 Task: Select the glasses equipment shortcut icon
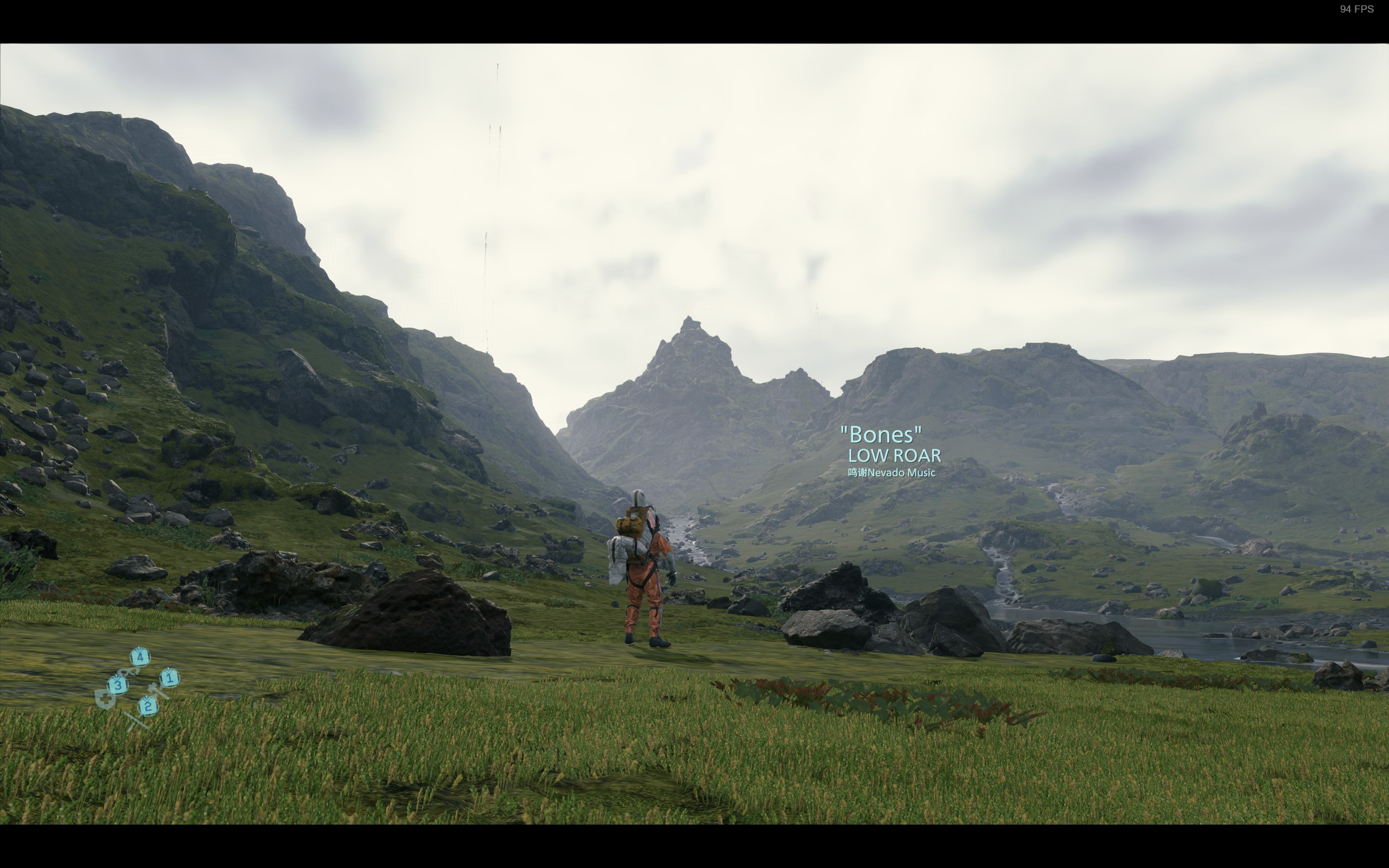click(128, 670)
